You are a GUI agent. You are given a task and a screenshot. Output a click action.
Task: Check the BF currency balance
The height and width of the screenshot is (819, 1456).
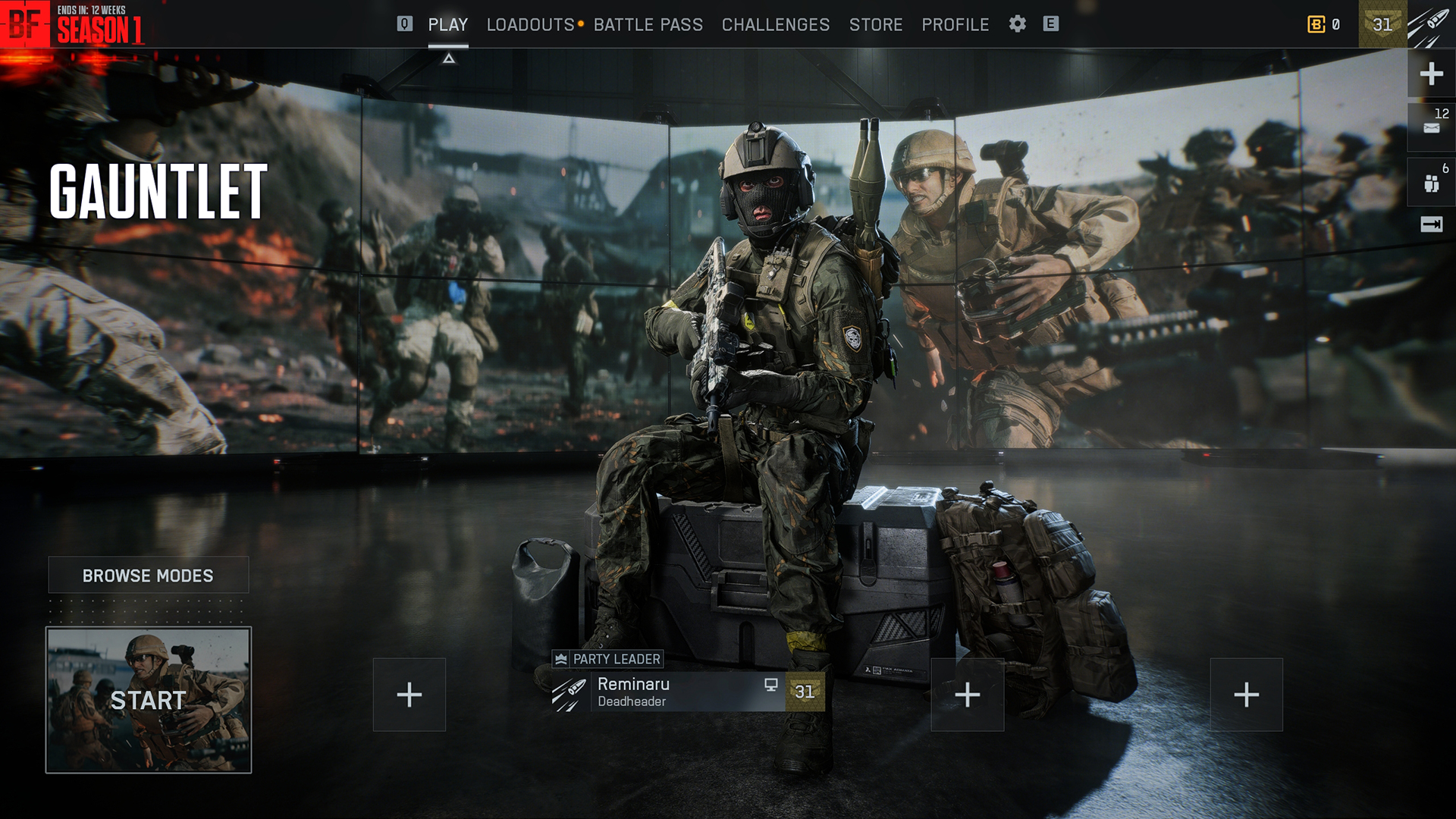click(x=1323, y=24)
